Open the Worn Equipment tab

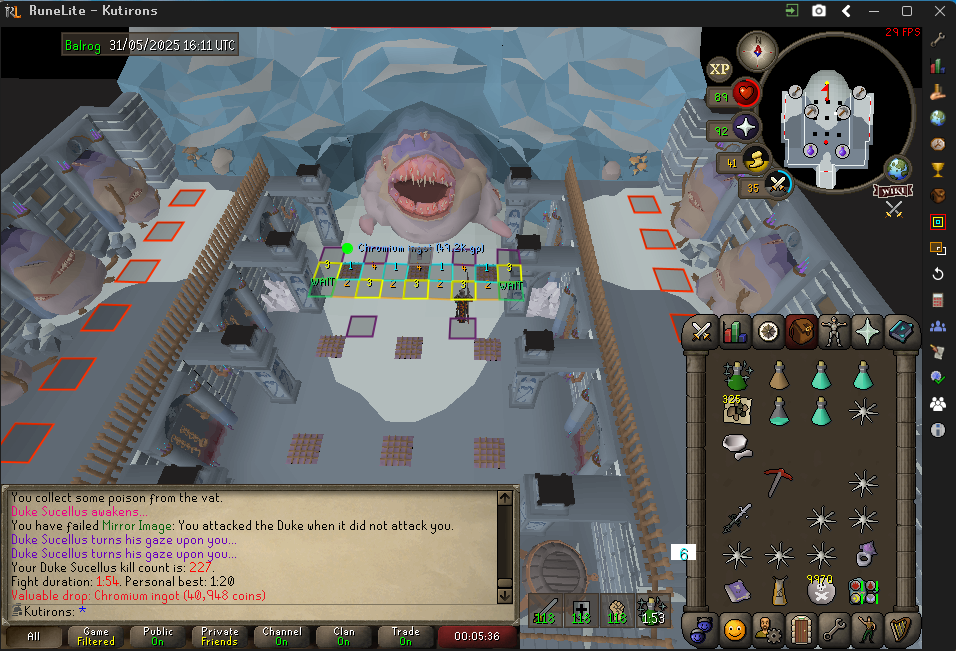tap(833, 332)
